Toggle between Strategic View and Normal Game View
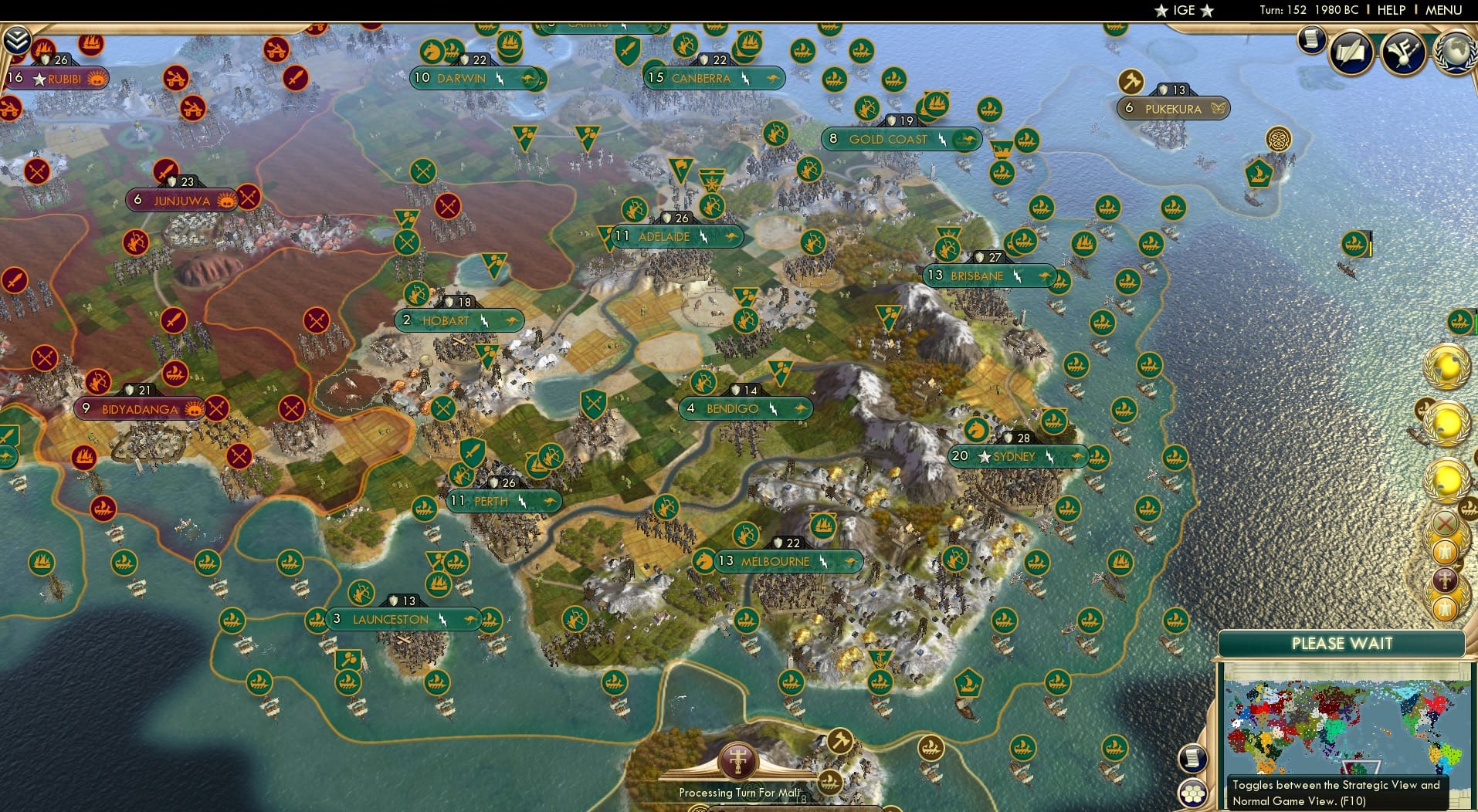The image size is (1478, 812). (1193, 793)
